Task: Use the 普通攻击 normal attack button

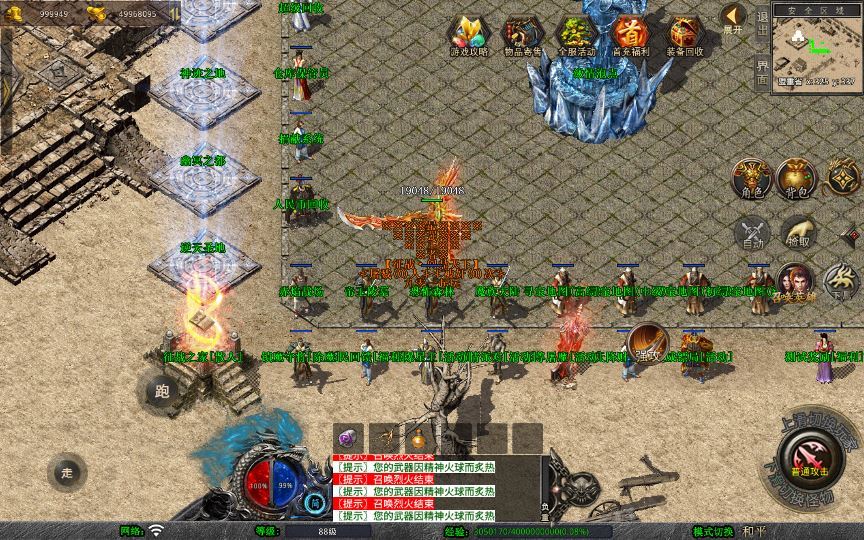Action: click(x=806, y=456)
